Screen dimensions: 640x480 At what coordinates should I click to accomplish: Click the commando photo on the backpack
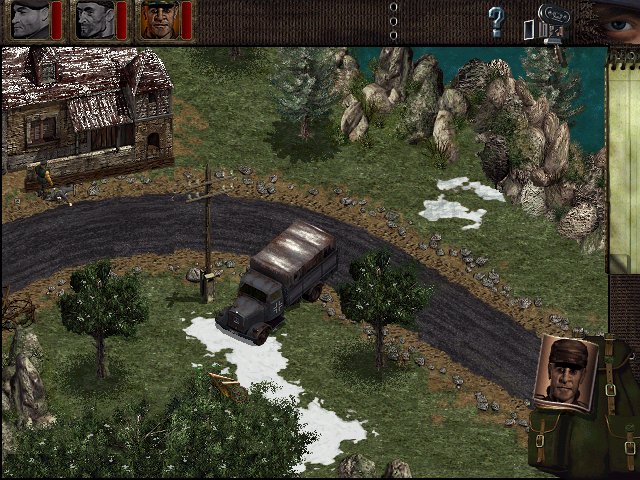pyautogui.click(x=568, y=372)
